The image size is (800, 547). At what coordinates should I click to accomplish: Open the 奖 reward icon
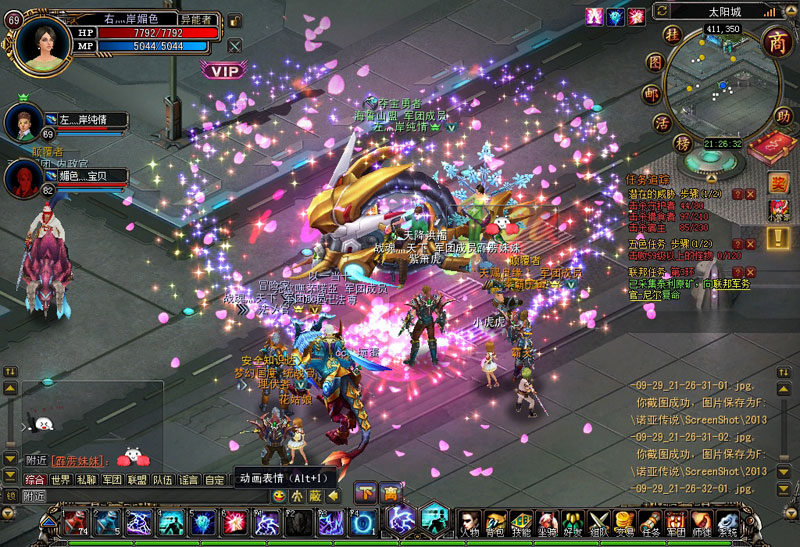778,183
